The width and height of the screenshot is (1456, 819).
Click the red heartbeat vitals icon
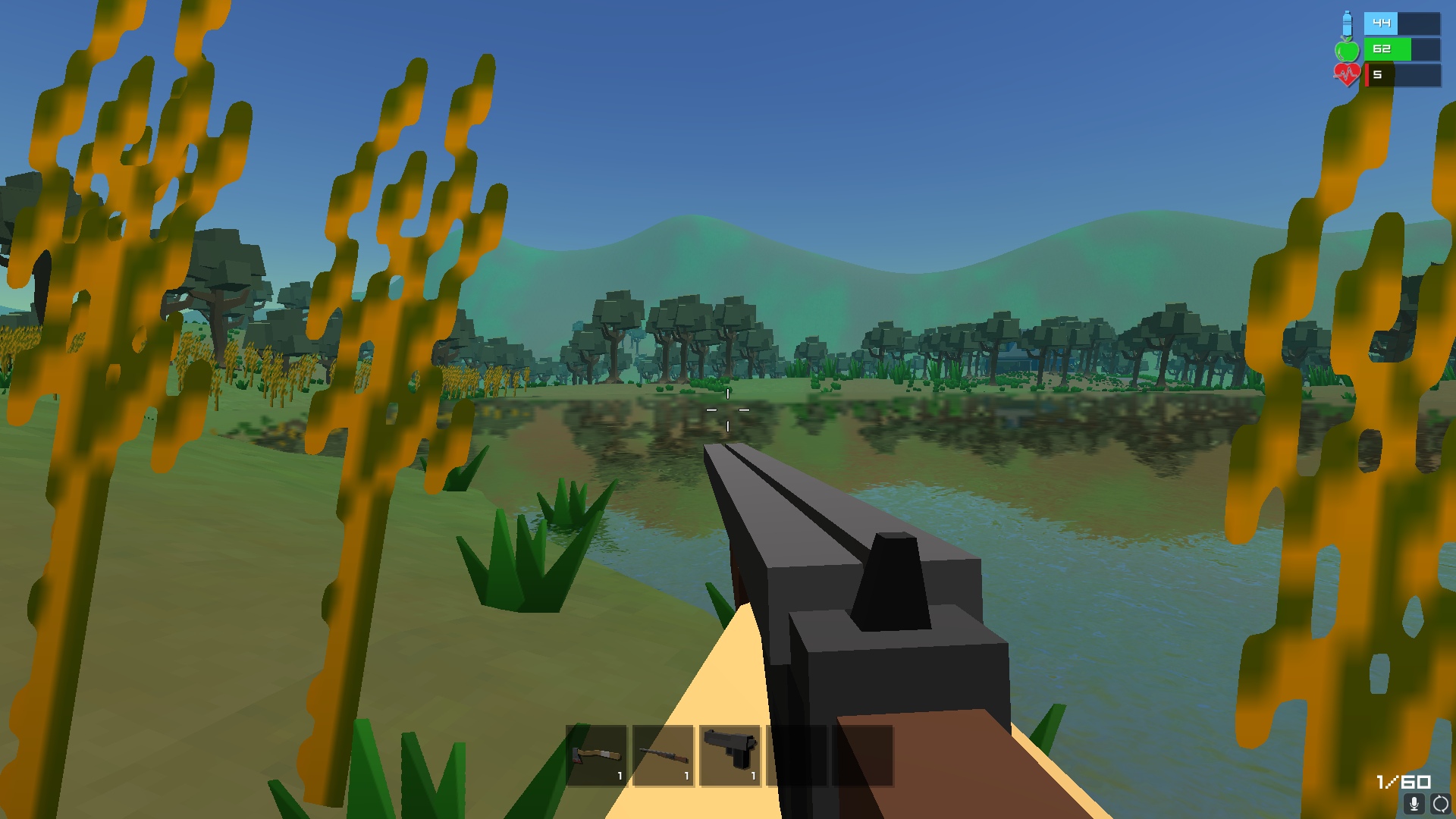point(1348,75)
